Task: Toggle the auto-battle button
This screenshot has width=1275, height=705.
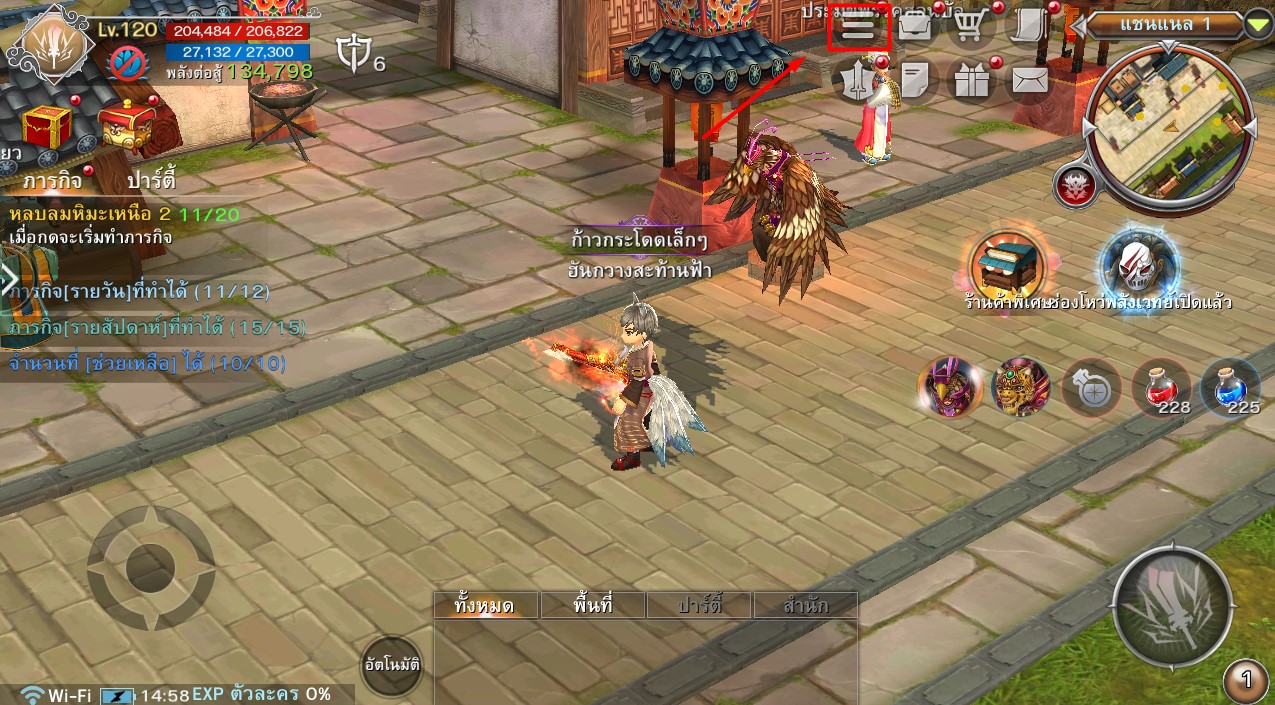Action: tap(391, 664)
